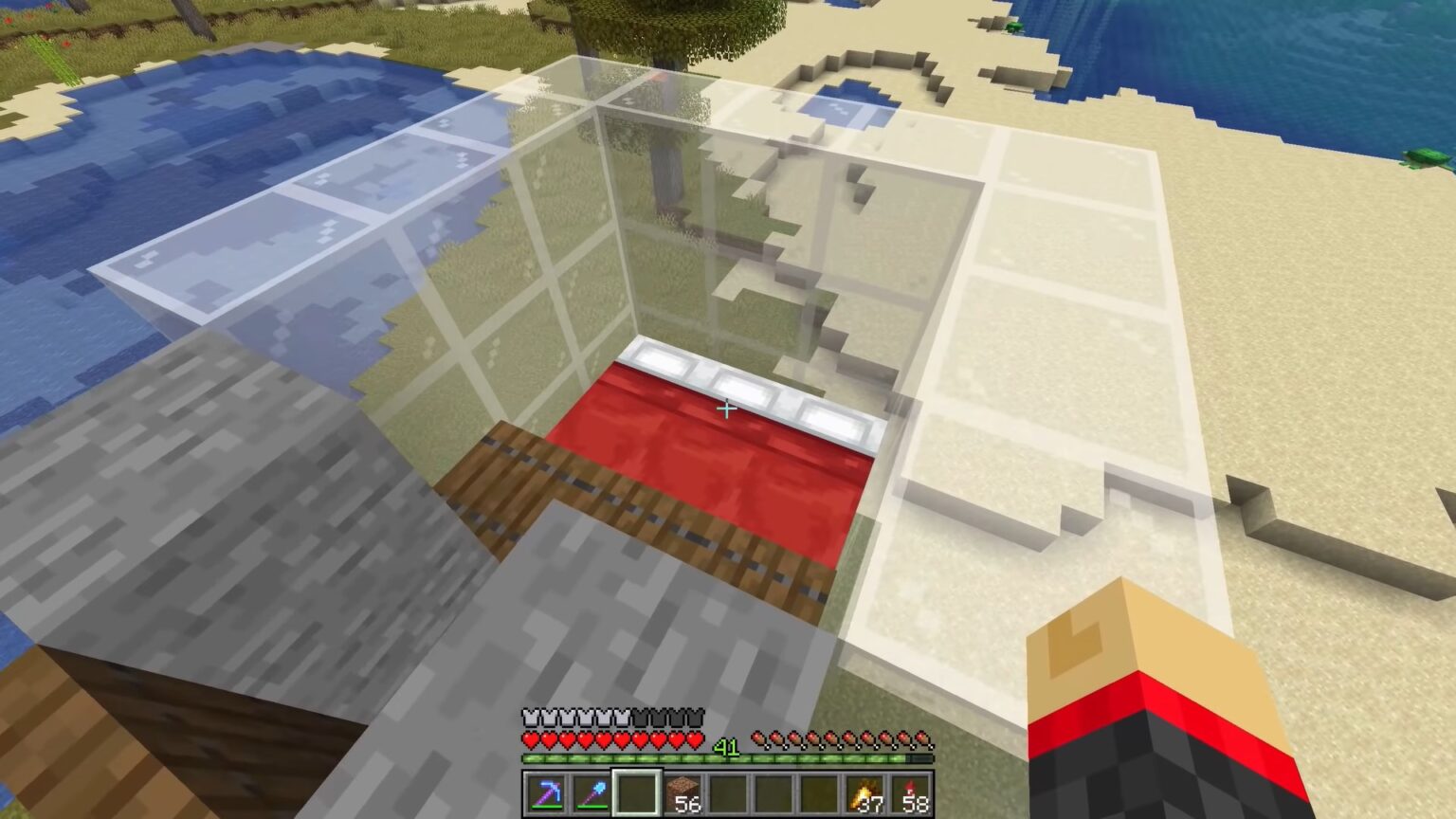
Task: Click the currently selected empty hotbar slot
Action: click(637, 792)
